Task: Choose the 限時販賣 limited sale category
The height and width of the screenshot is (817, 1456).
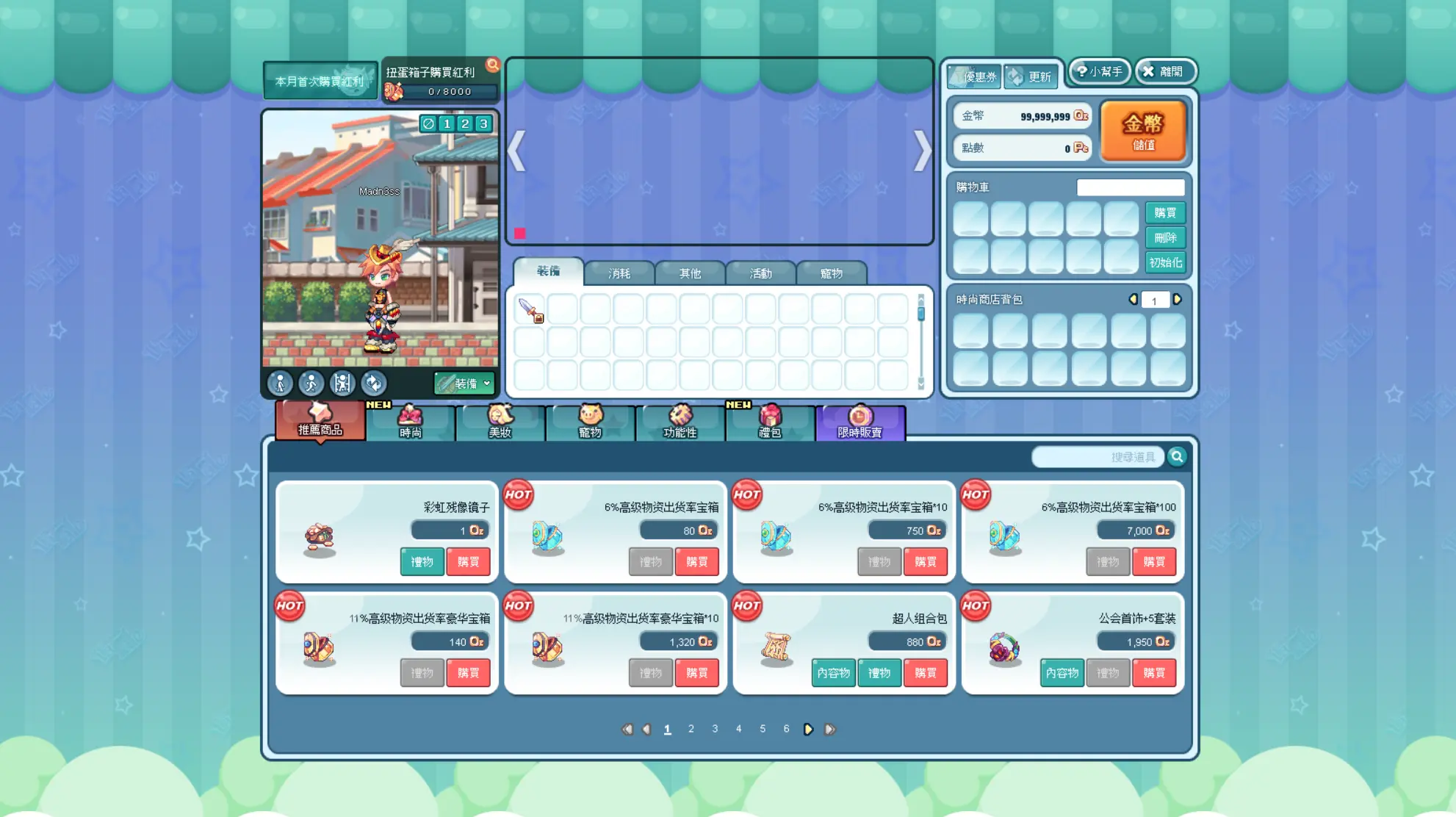Action: pos(859,423)
